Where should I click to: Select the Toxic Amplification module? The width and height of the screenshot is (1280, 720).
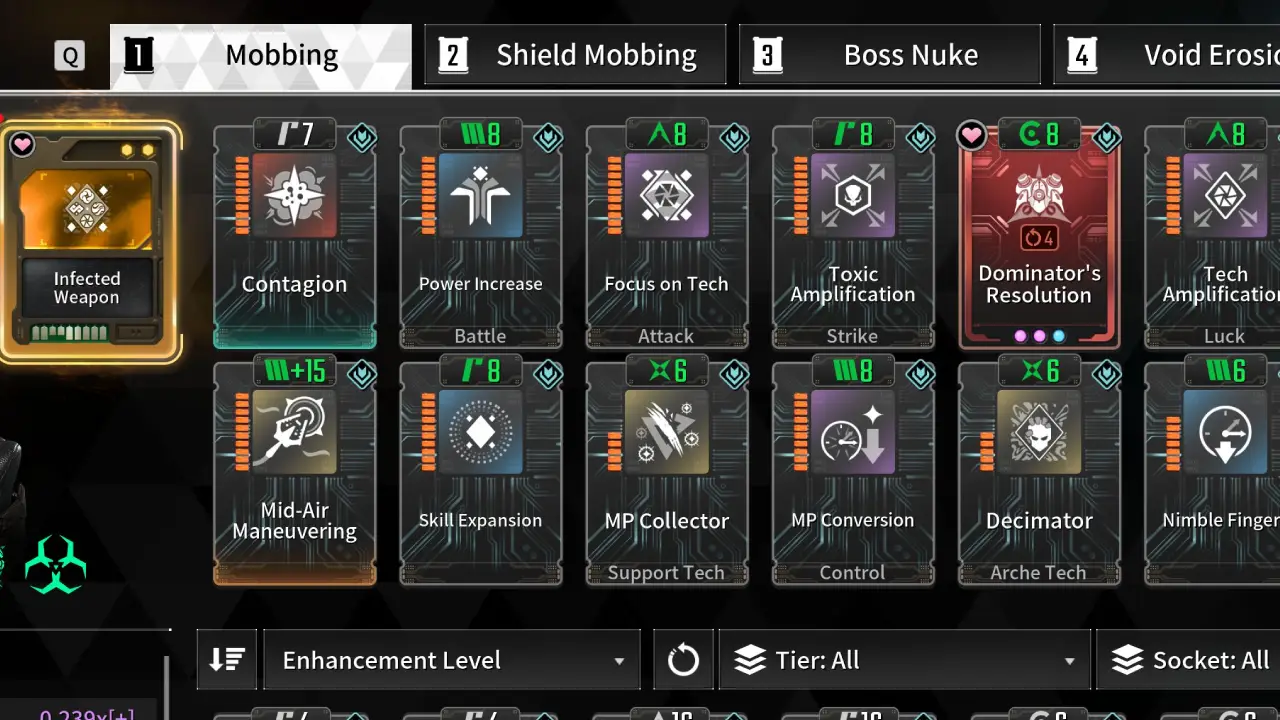pos(852,238)
